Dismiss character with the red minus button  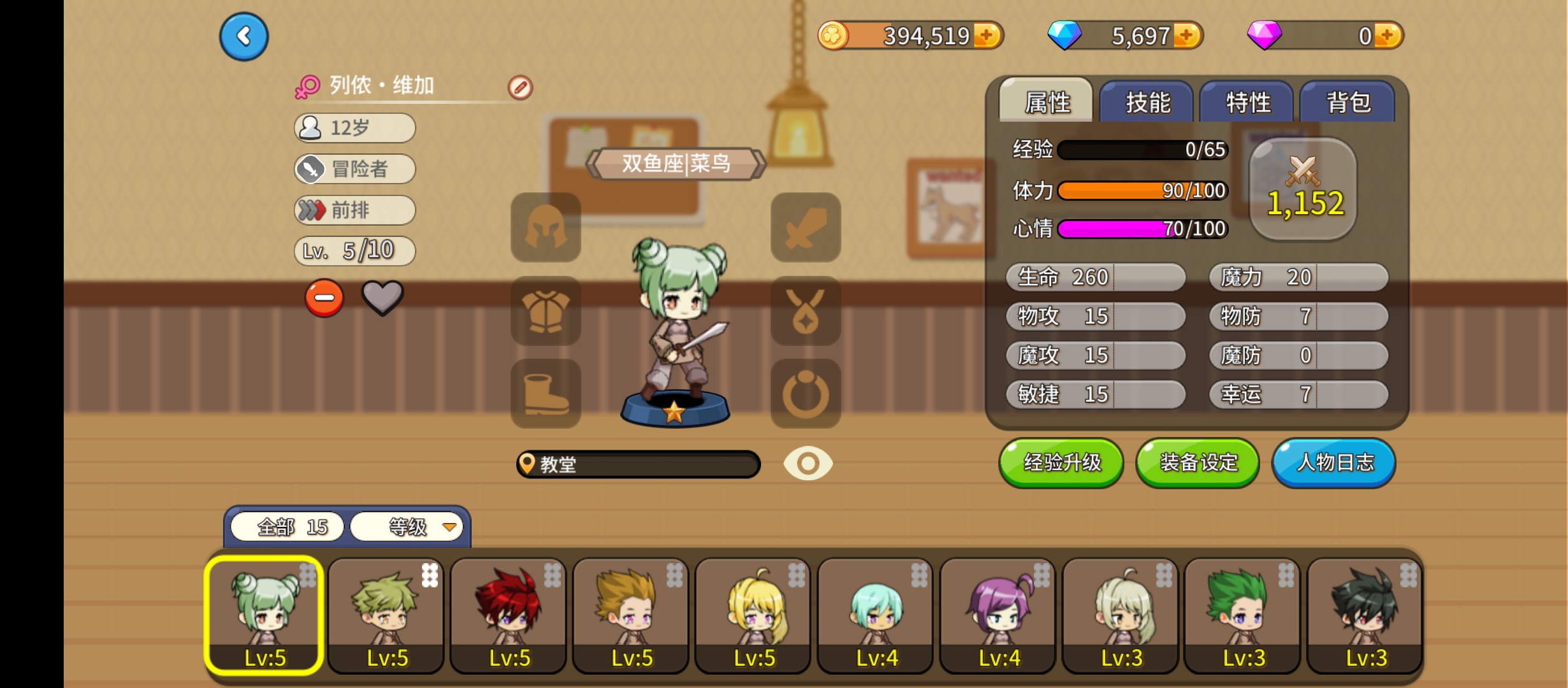[x=324, y=298]
